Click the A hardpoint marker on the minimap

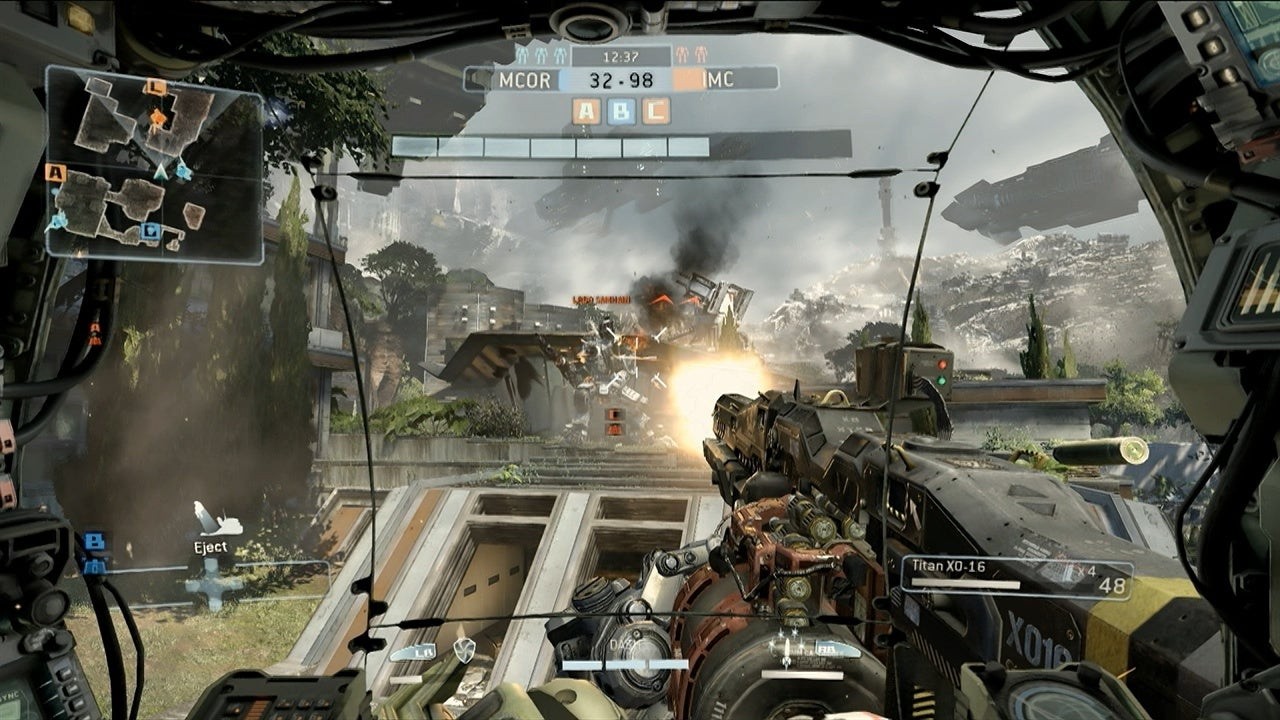pyautogui.click(x=56, y=173)
